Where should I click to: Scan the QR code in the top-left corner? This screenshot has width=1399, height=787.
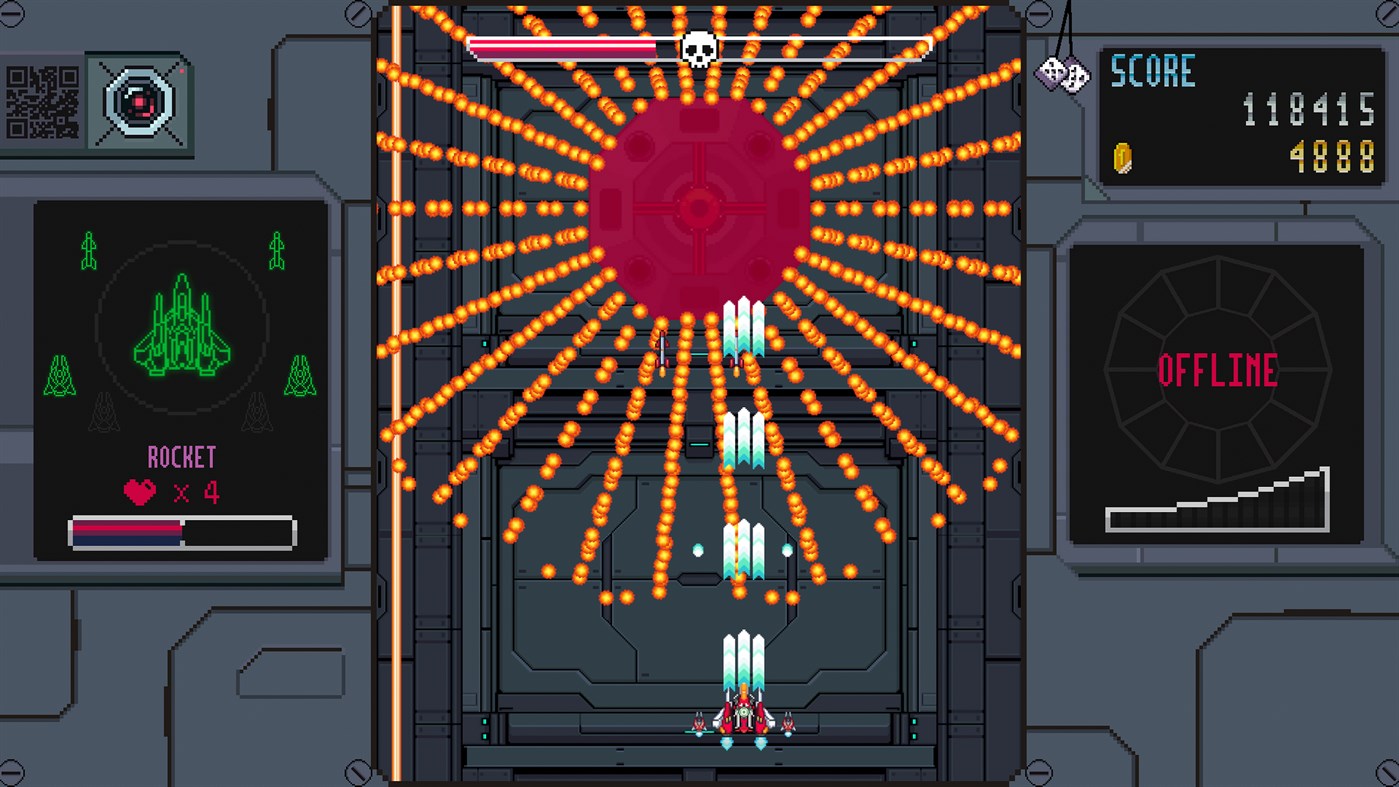40,102
